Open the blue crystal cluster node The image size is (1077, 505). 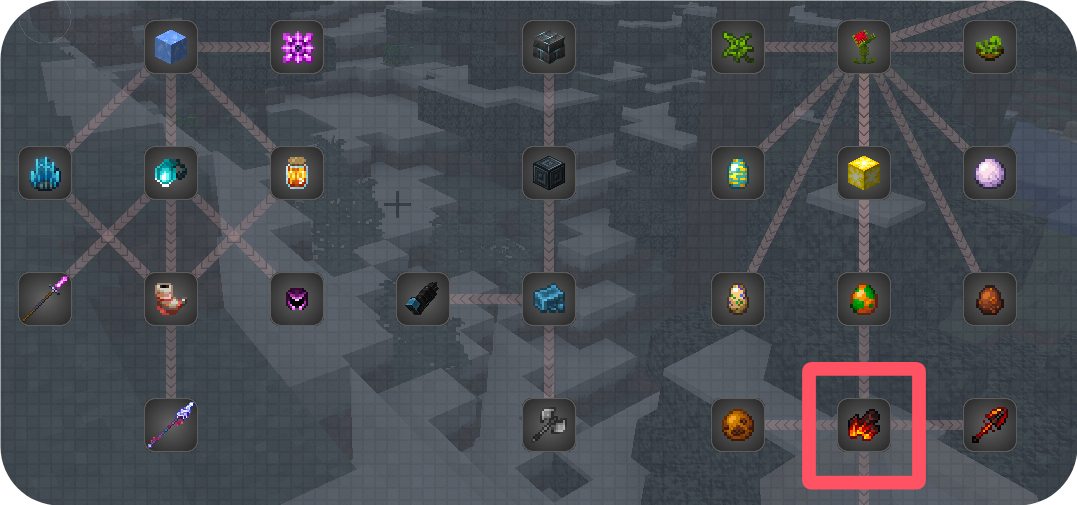[45, 173]
